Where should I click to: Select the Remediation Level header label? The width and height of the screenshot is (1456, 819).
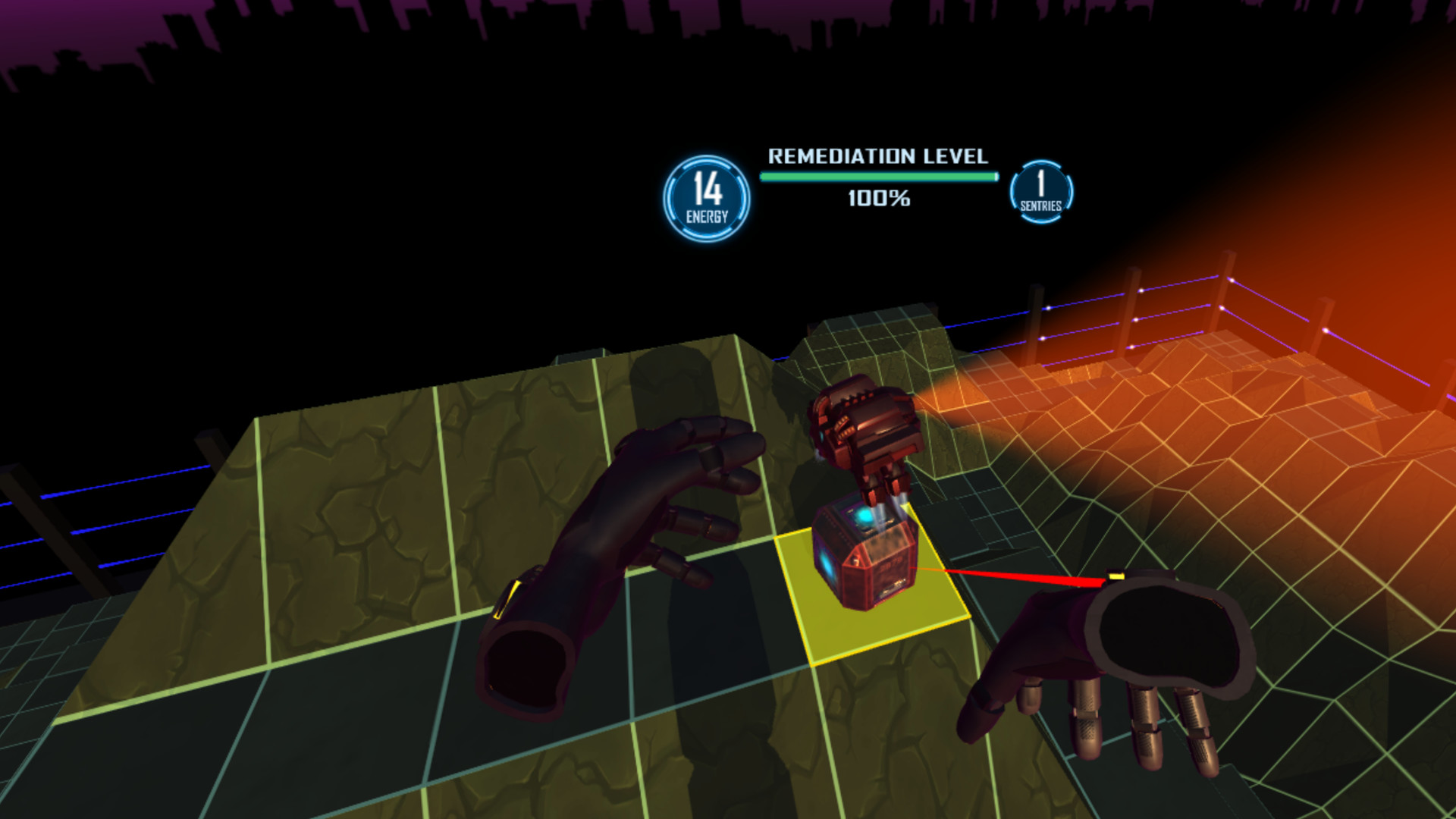click(877, 157)
